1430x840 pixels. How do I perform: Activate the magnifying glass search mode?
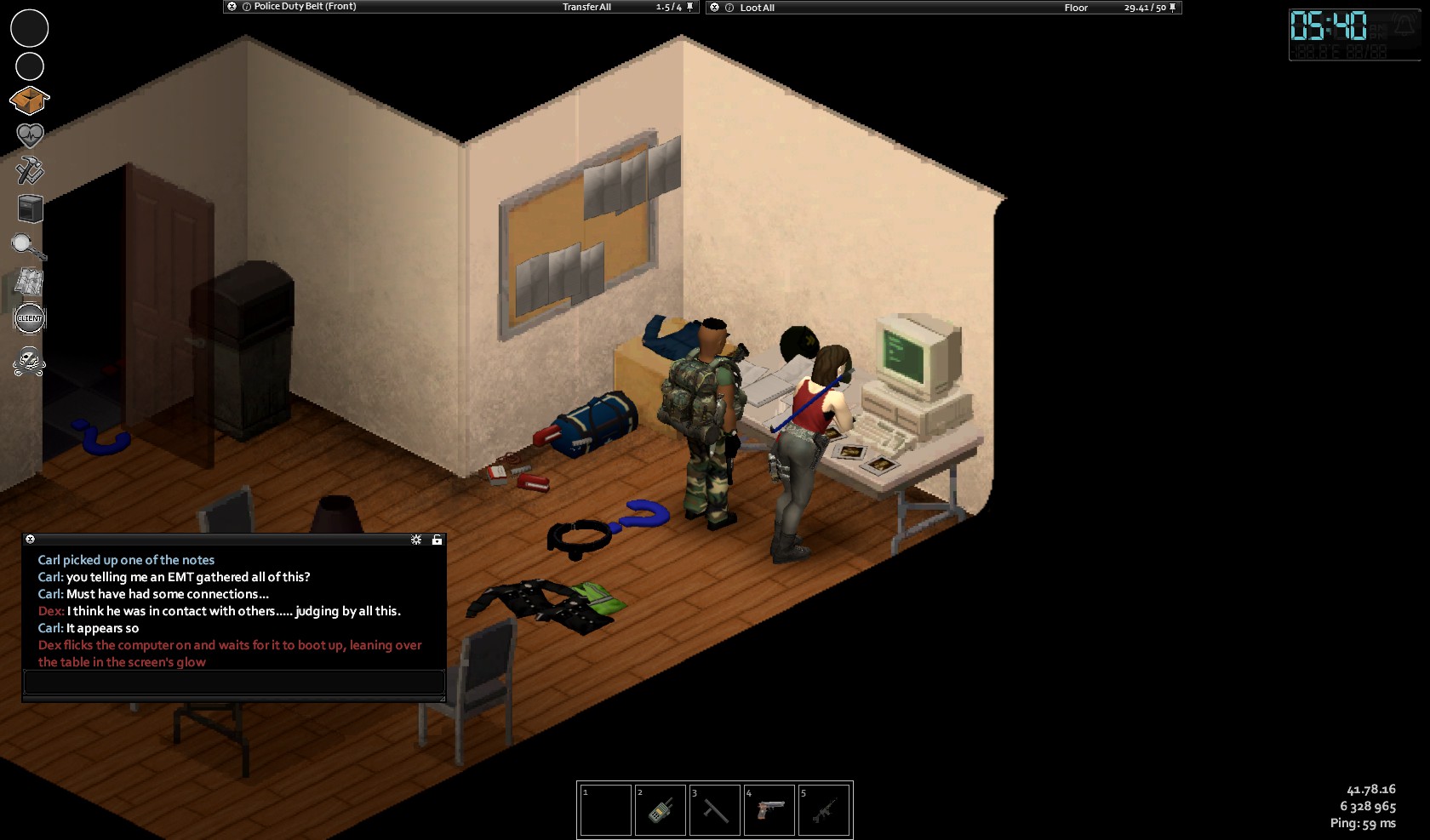tap(28, 247)
